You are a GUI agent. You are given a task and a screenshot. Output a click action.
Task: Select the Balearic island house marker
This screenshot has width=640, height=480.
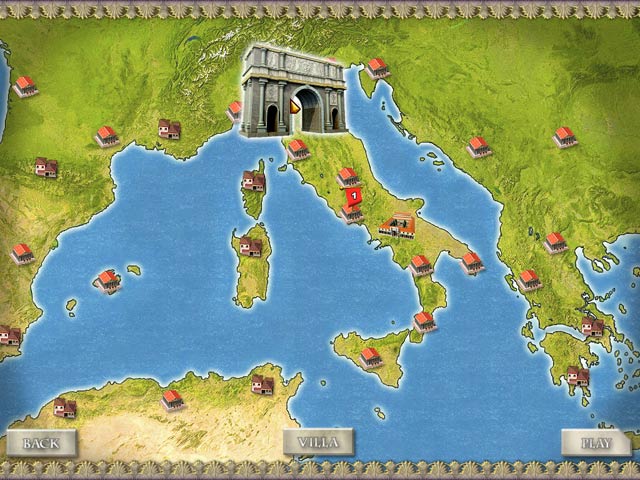pos(108,280)
